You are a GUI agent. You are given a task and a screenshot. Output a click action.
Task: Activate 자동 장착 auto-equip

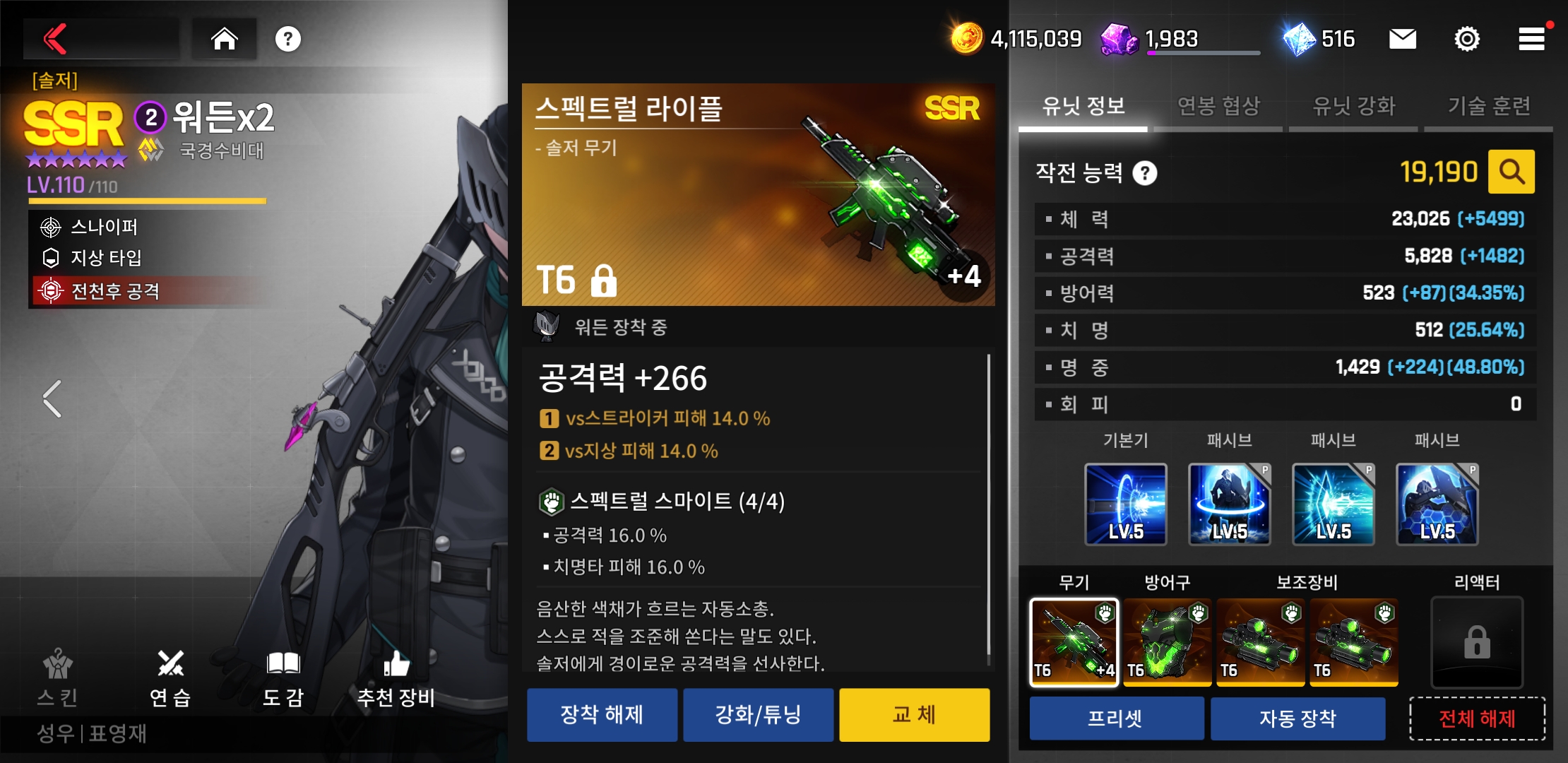click(1297, 718)
